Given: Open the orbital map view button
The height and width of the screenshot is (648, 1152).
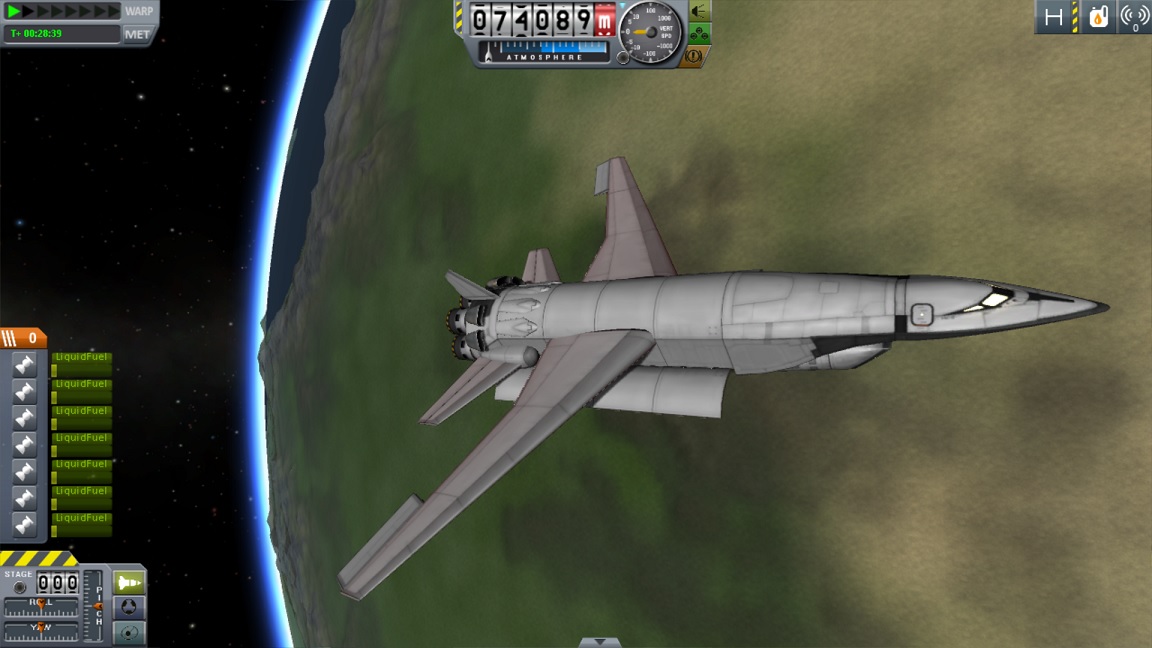Looking at the screenshot, I should pyautogui.click(x=129, y=632).
